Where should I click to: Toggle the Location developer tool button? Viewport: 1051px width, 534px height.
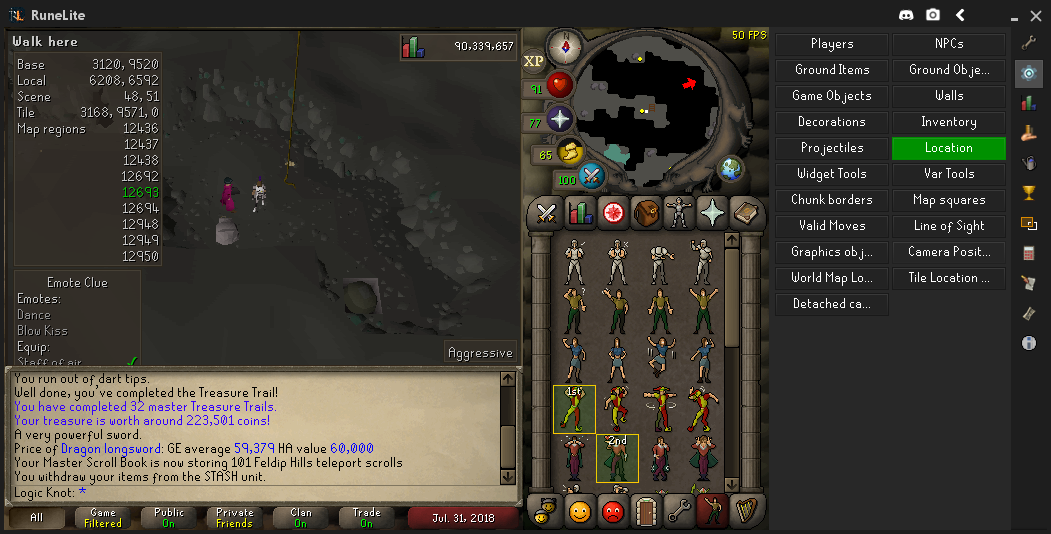point(948,148)
